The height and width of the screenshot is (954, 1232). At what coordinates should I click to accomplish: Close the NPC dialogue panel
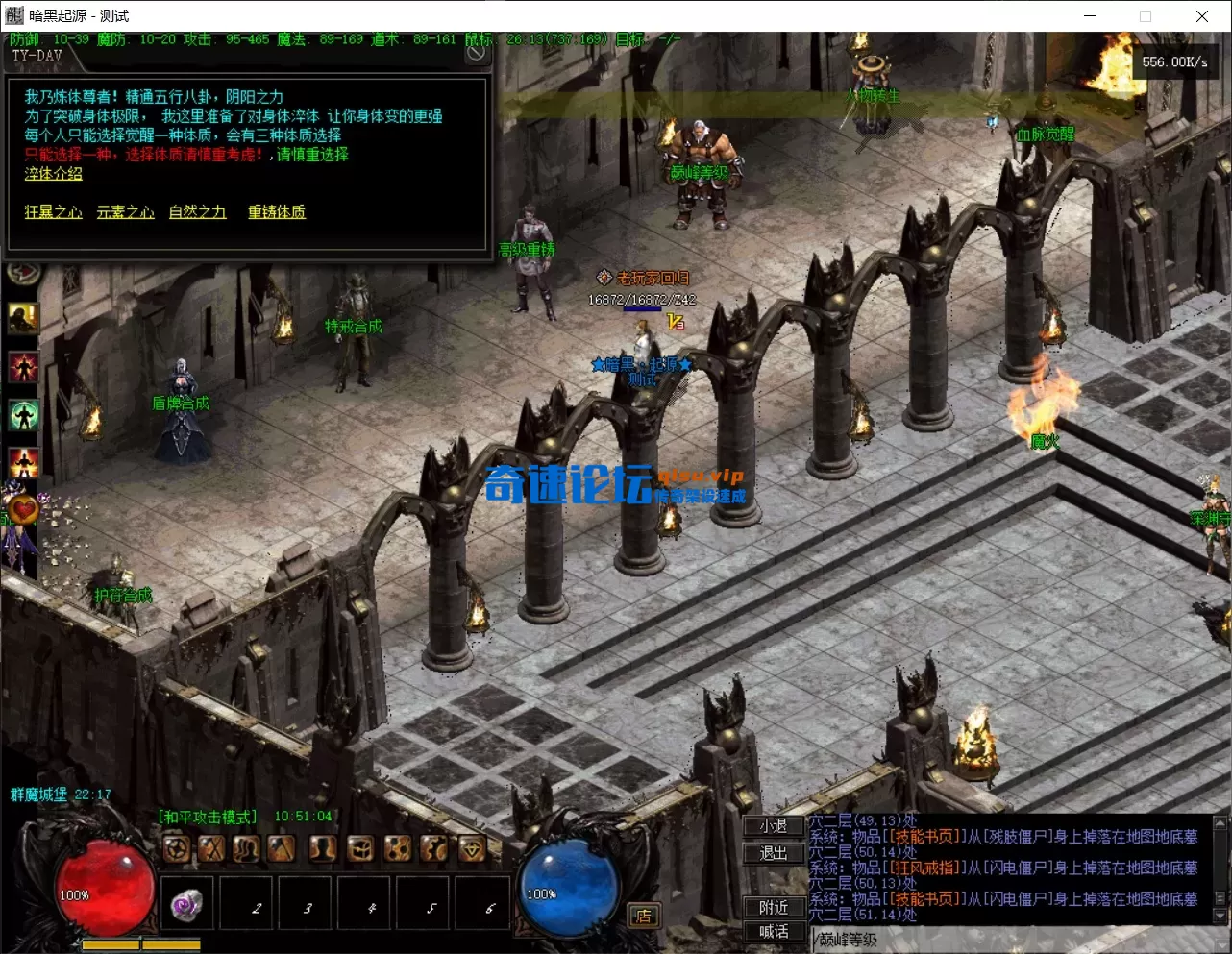tap(476, 54)
